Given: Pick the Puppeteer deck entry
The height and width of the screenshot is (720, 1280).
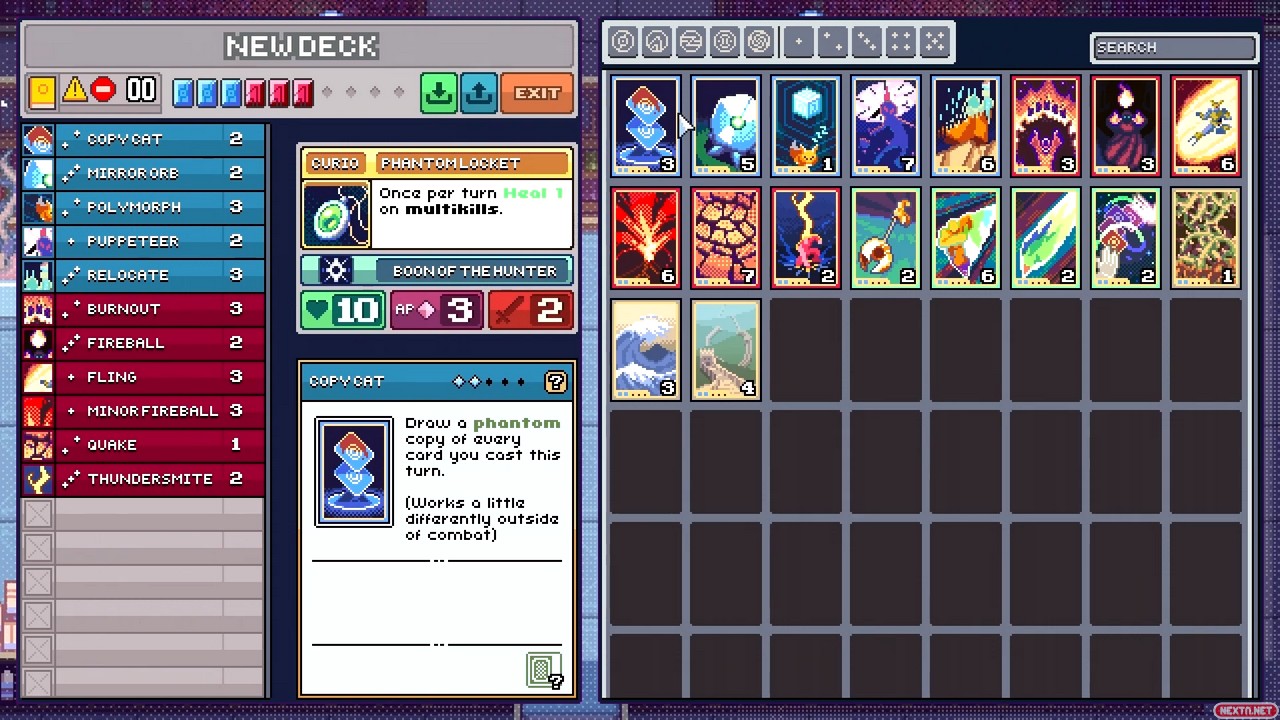Looking at the screenshot, I should tap(144, 241).
